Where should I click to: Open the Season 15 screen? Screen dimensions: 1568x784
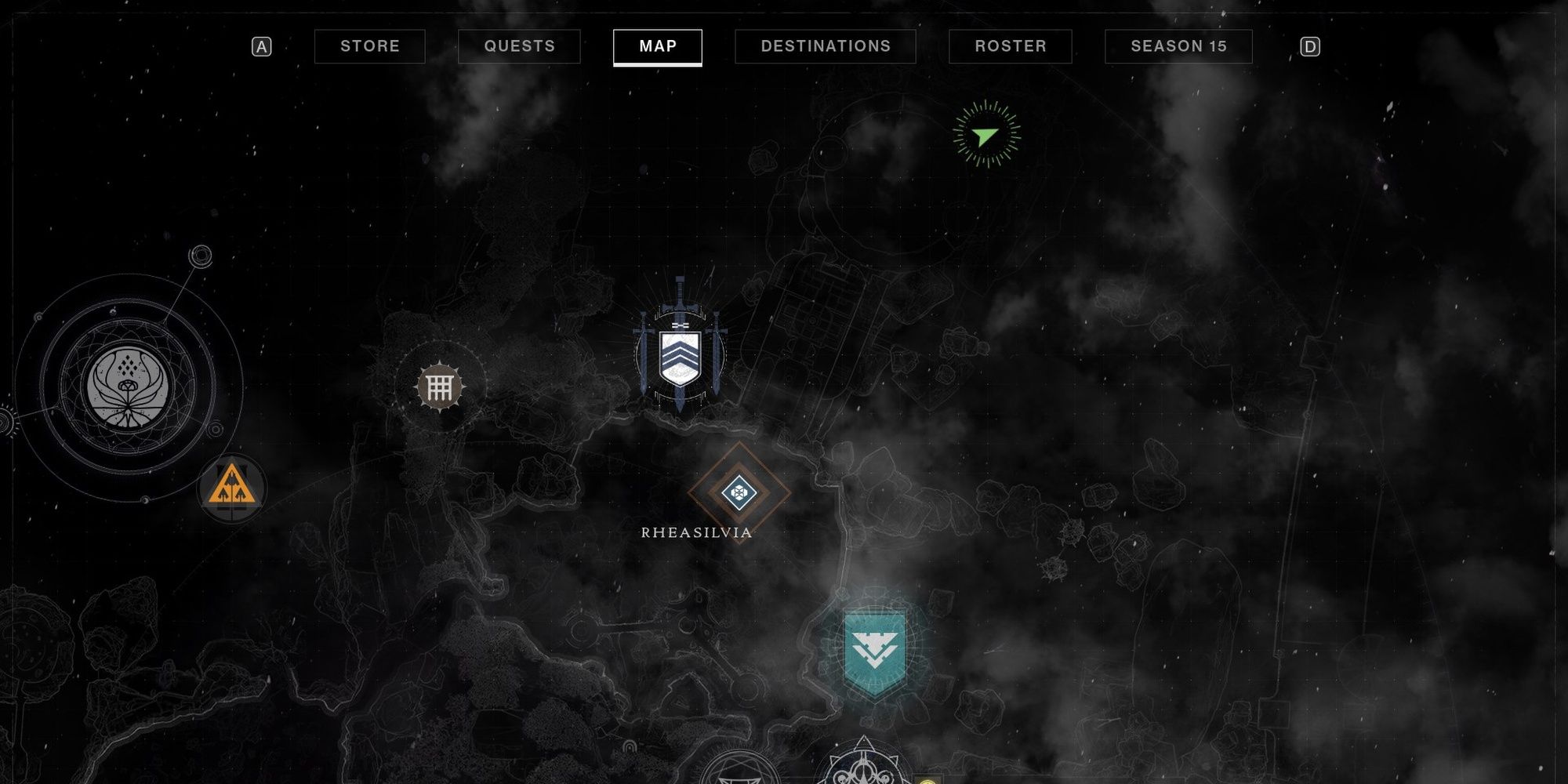pyautogui.click(x=1177, y=46)
